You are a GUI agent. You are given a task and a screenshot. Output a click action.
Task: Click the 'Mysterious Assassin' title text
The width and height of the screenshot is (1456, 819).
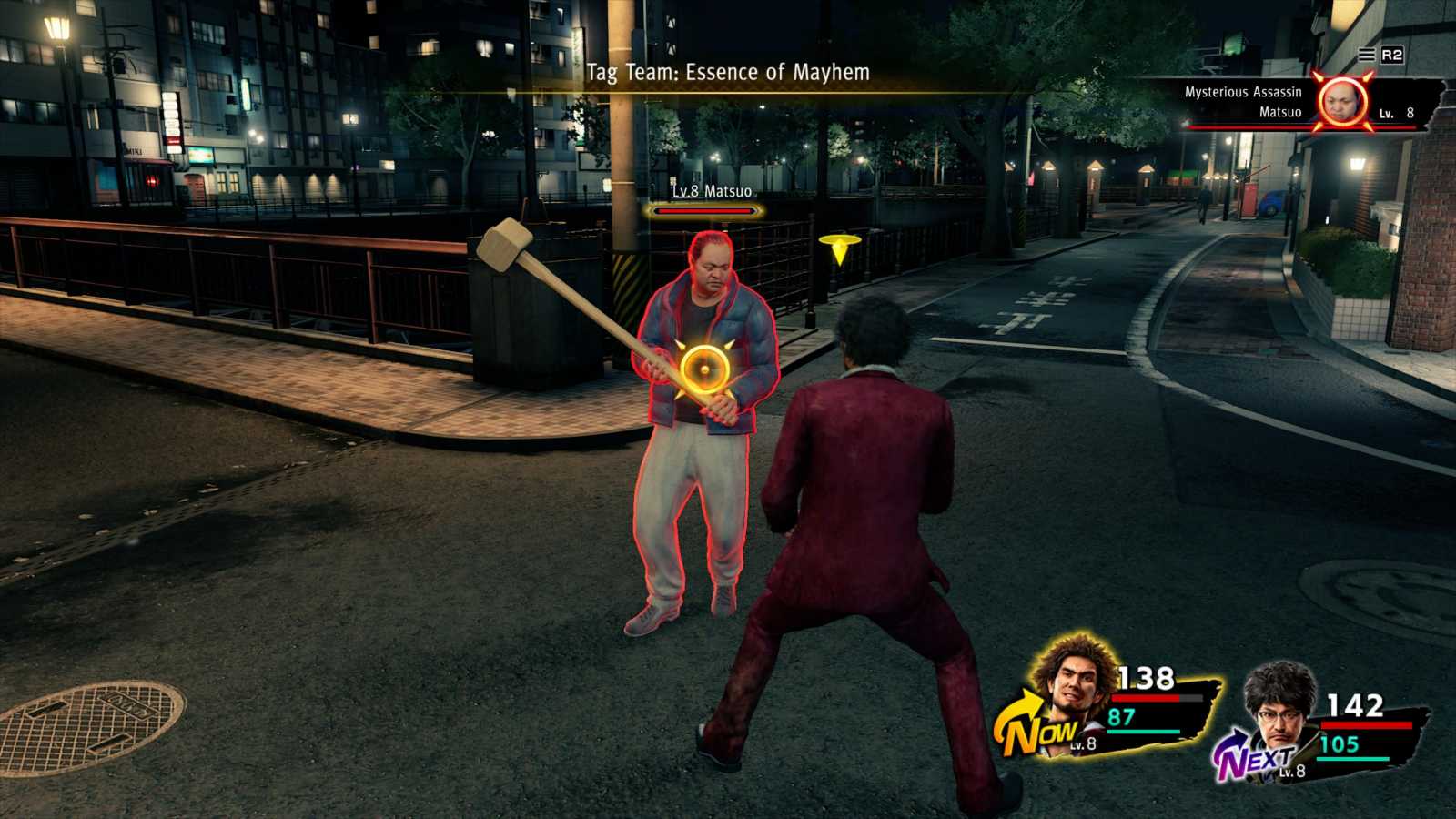pyautogui.click(x=1244, y=90)
